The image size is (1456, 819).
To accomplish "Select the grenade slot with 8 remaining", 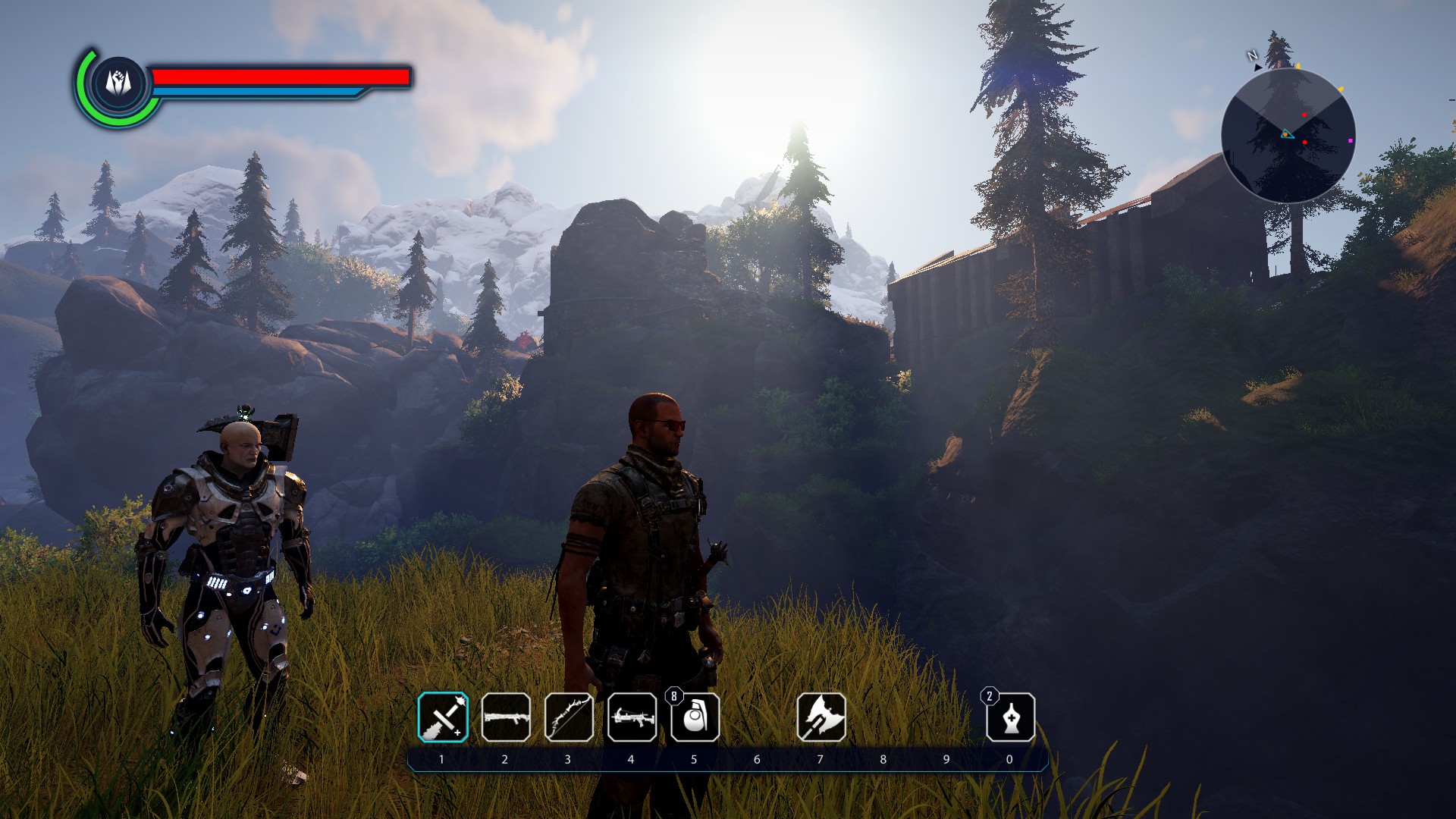I will [x=695, y=717].
